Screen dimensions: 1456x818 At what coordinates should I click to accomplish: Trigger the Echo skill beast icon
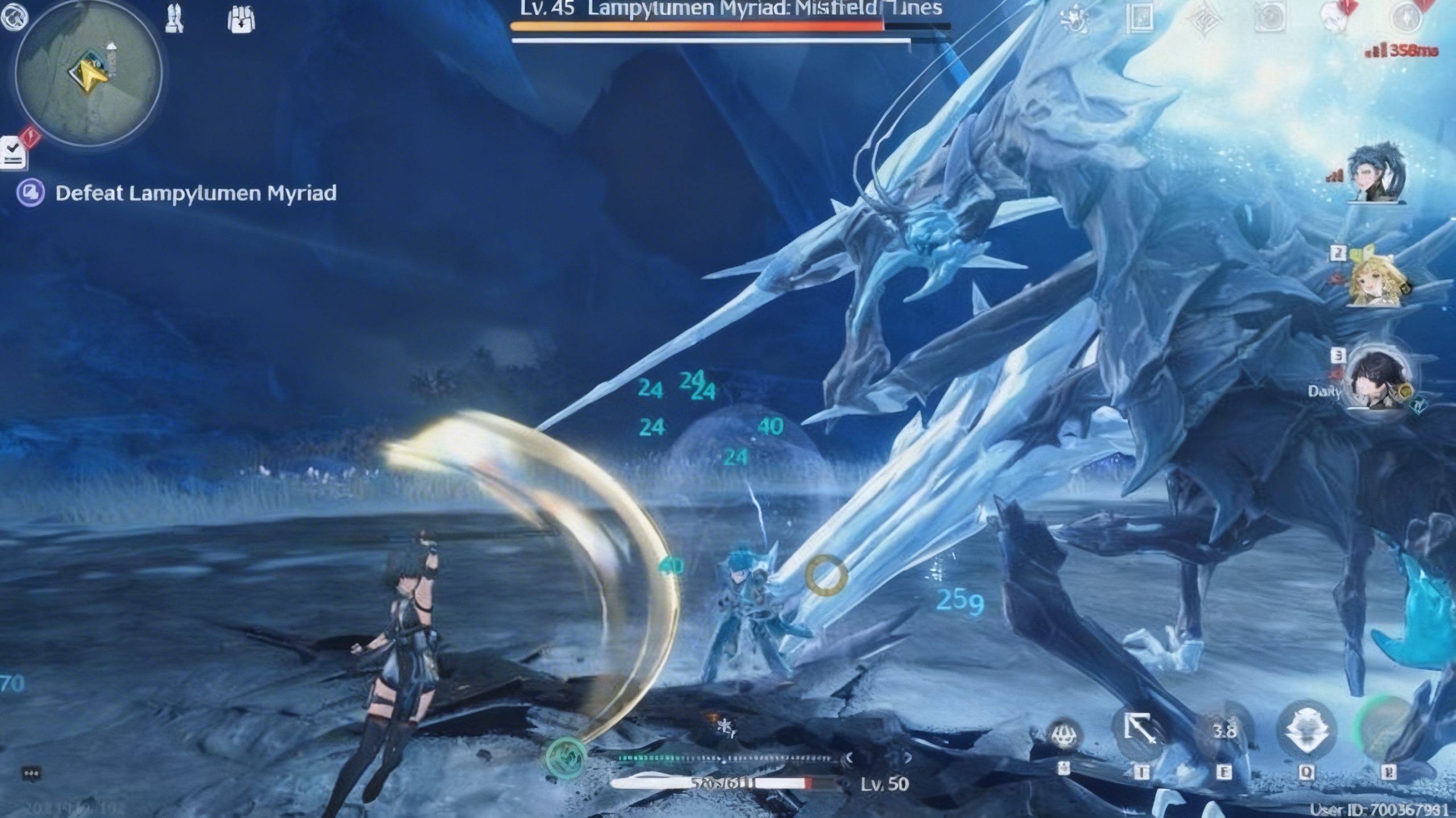tap(1306, 730)
